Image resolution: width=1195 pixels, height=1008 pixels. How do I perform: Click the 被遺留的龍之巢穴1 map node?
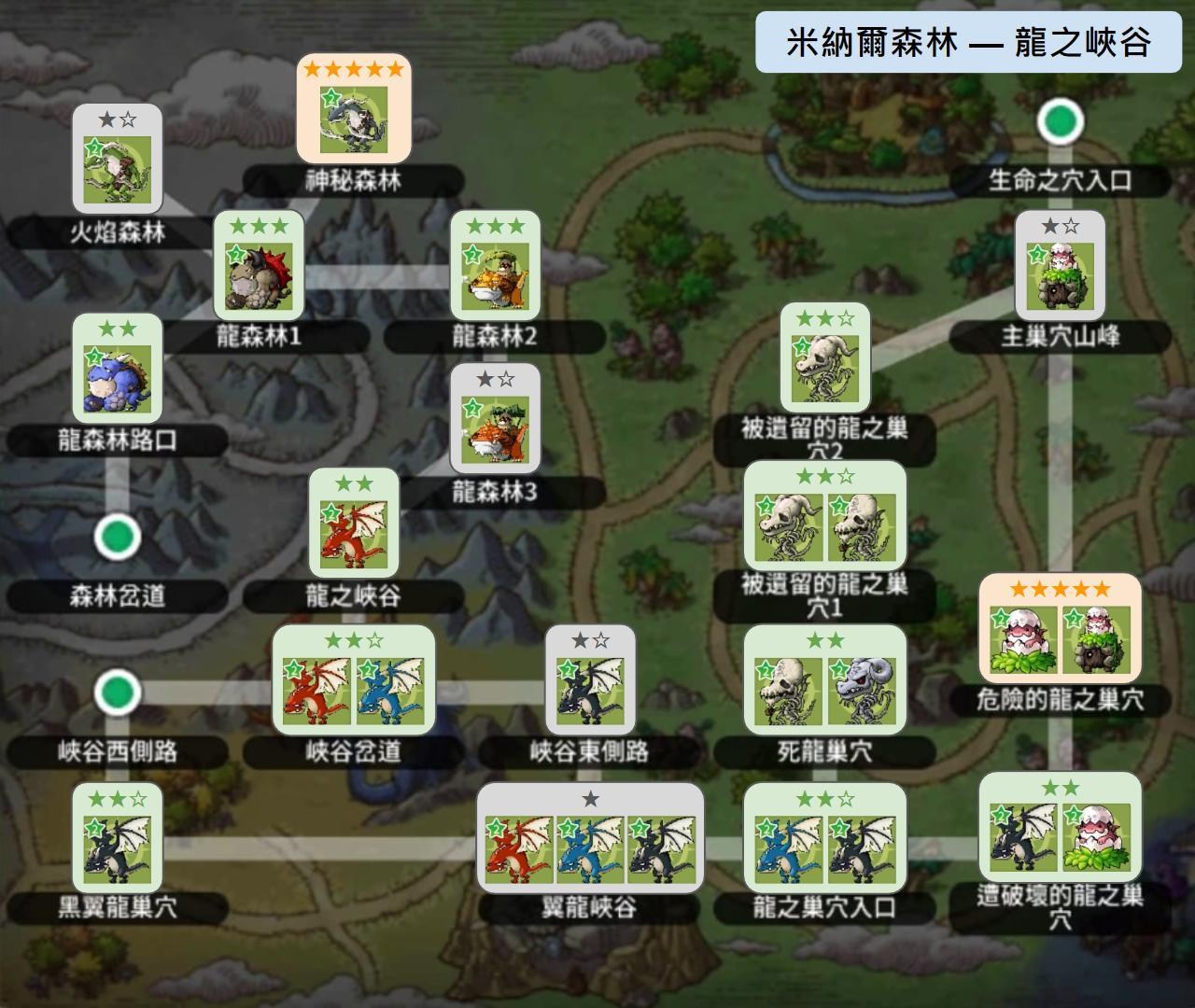(x=825, y=516)
